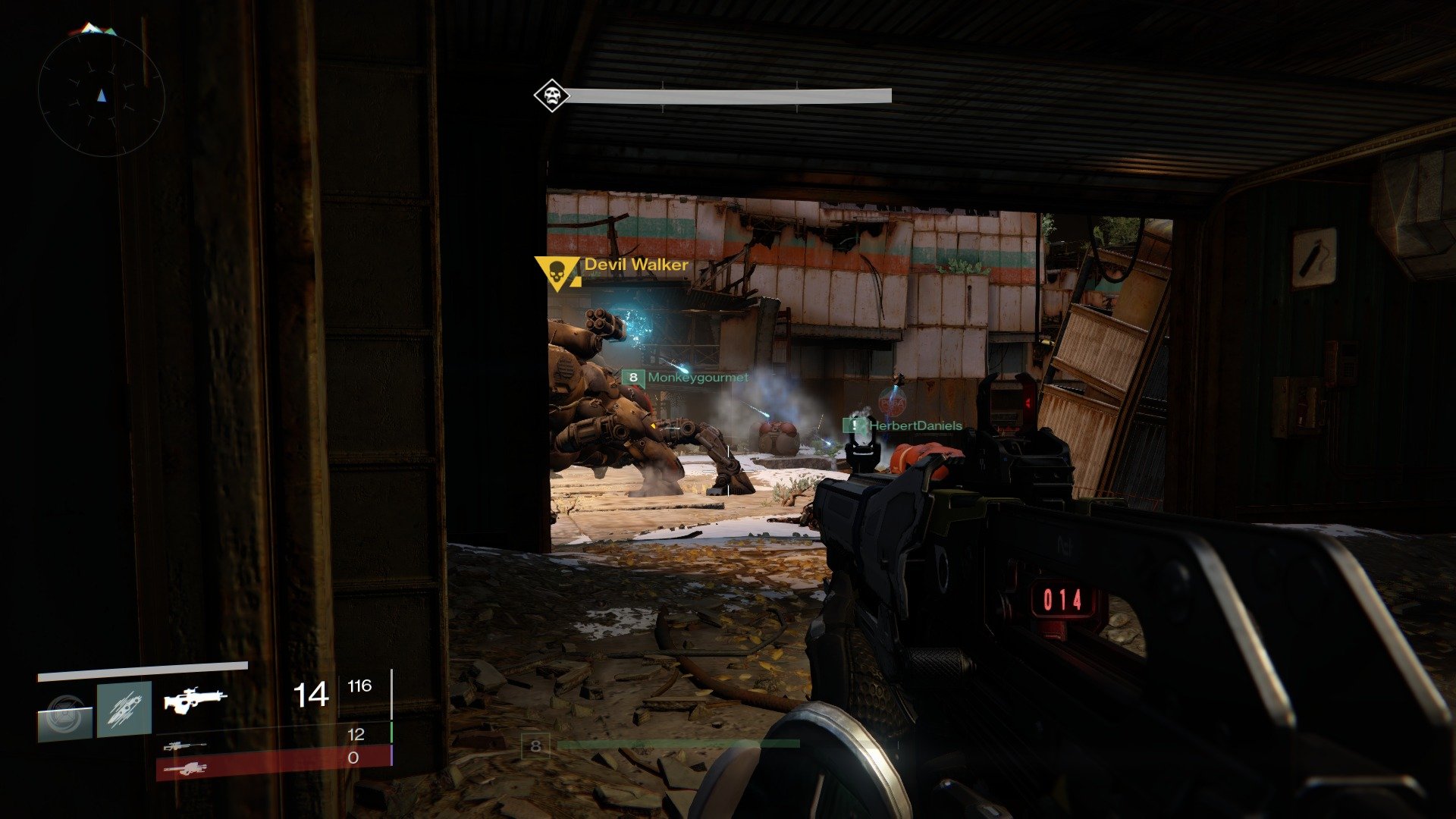The image size is (1456, 819).
Task: Click the Devil Walker yellow target marker
Action: pos(557,272)
